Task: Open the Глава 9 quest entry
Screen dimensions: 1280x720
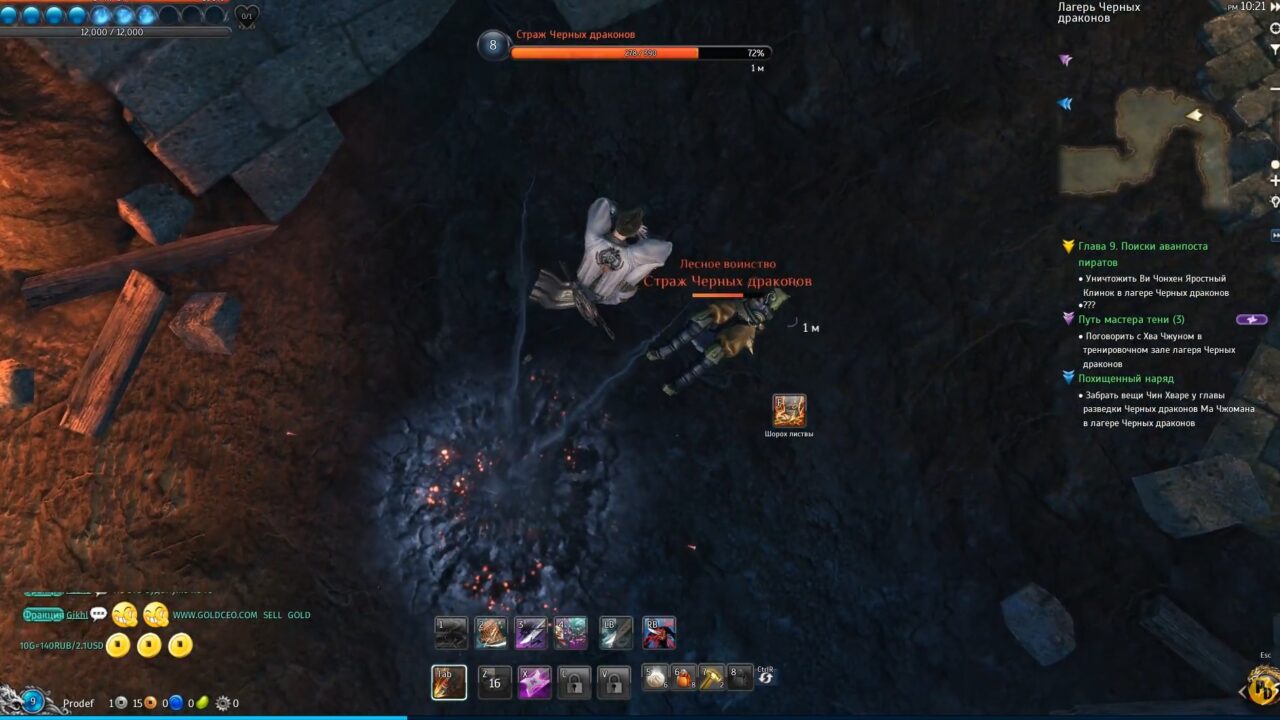Action: tap(1142, 246)
